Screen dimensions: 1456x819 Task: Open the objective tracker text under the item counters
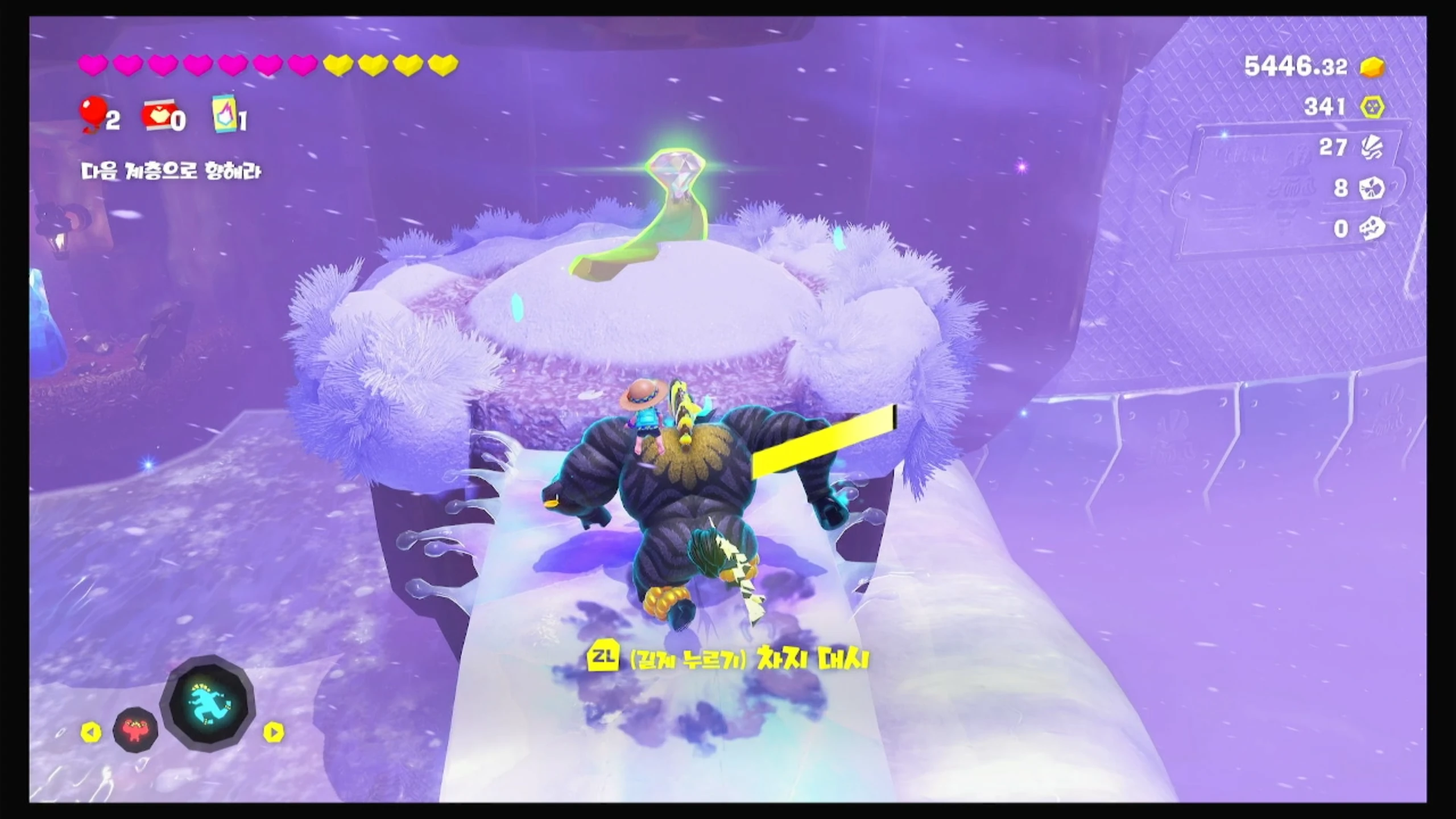pos(171,172)
